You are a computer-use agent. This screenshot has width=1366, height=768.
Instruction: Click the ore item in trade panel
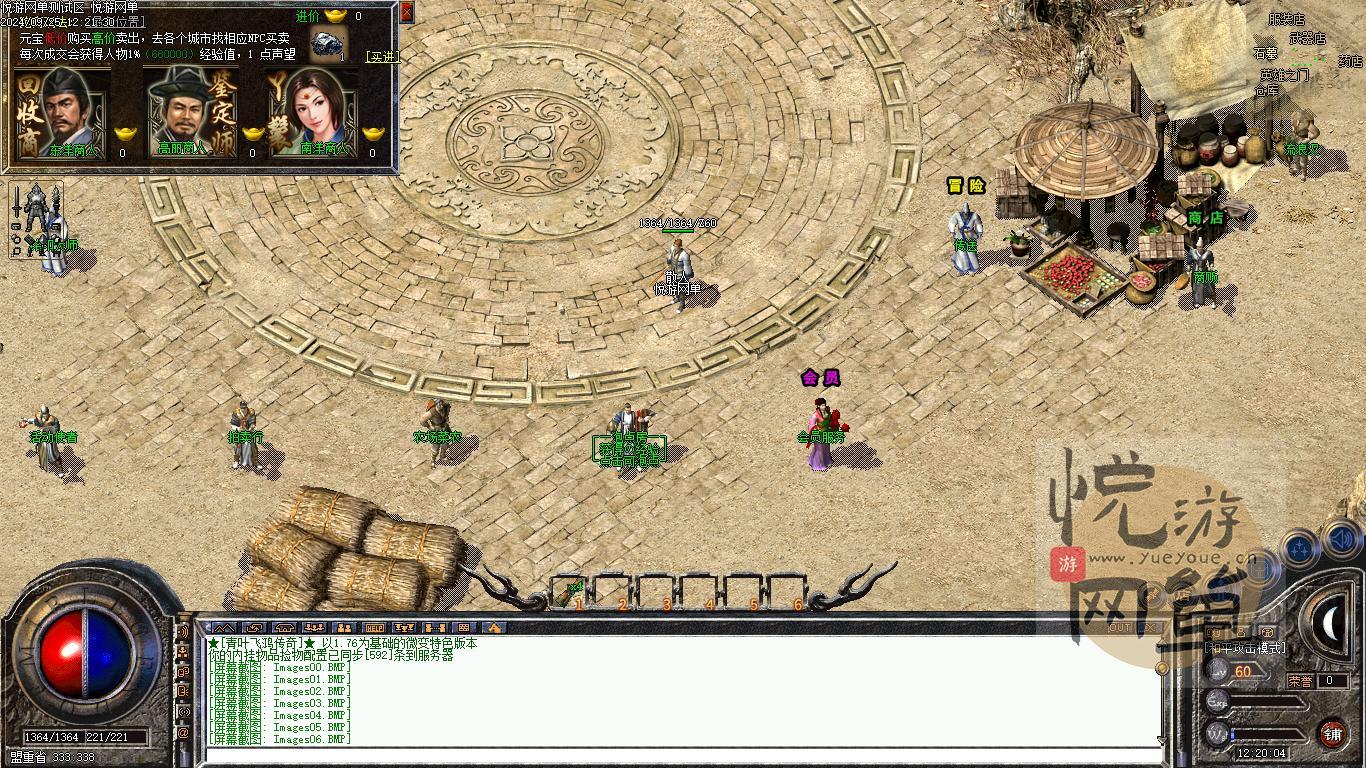(328, 45)
